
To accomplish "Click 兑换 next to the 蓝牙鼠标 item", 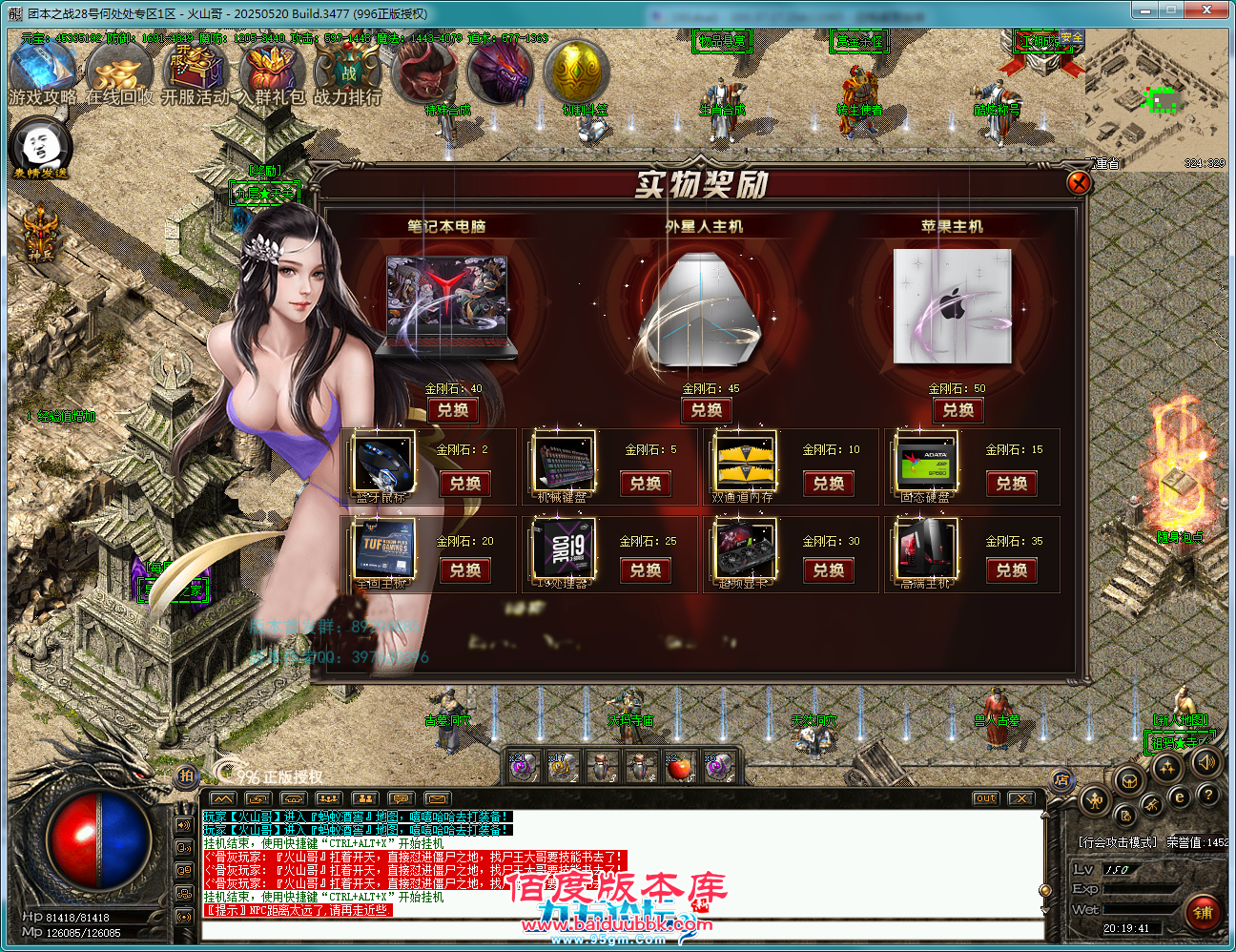I will coord(466,485).
